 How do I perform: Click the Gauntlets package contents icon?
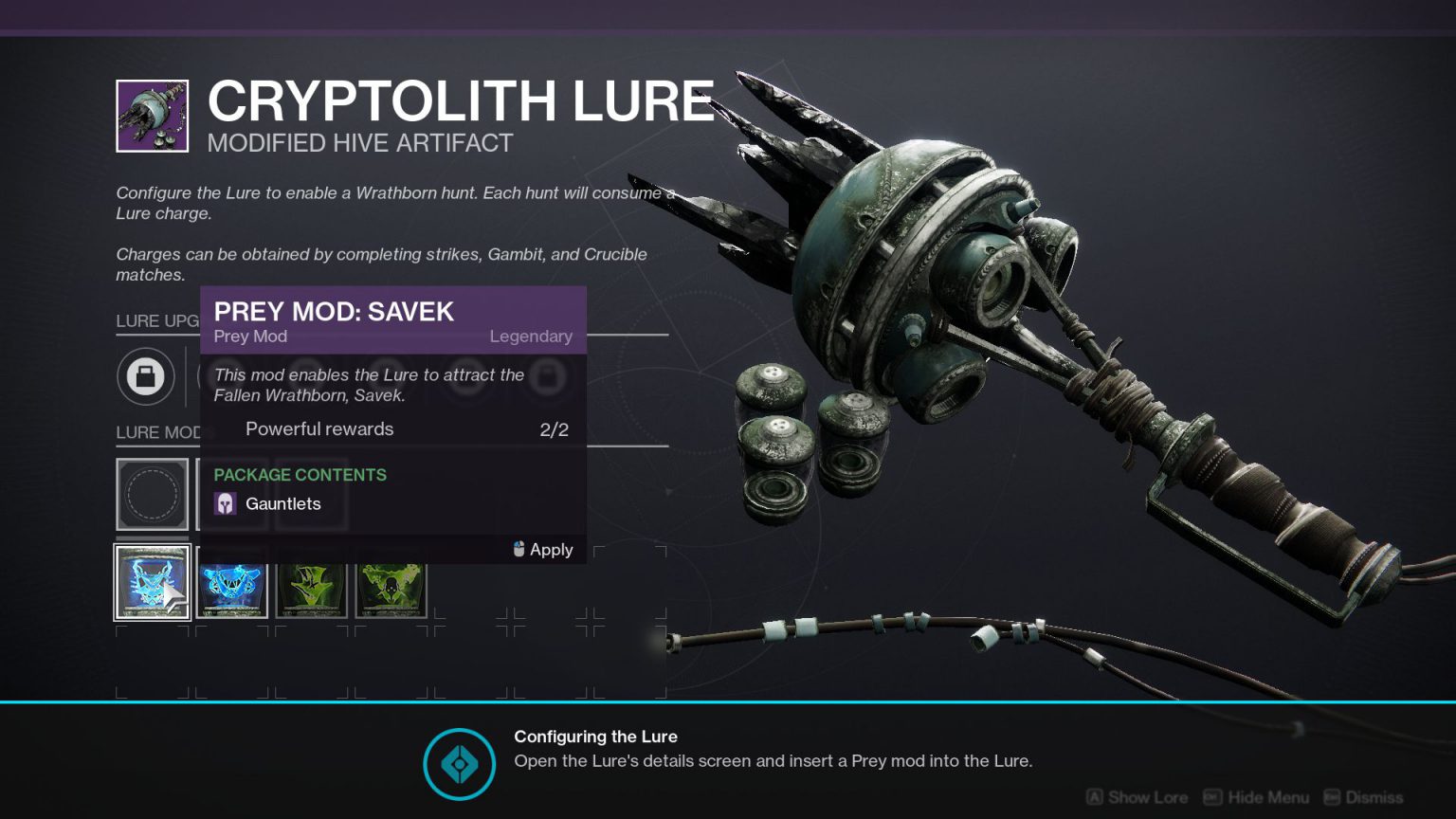pos(225,502)
